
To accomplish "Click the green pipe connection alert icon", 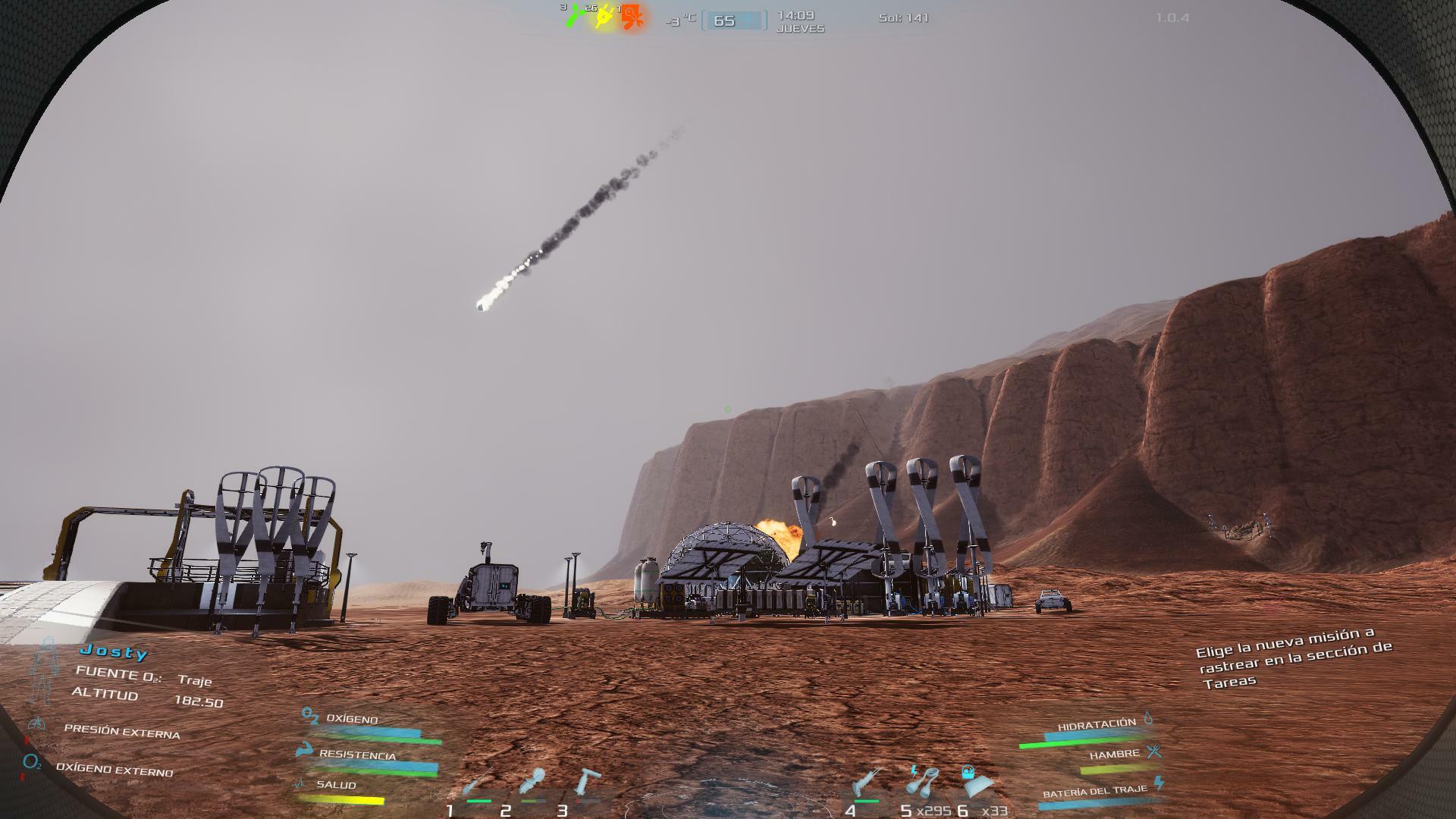I will click(576, 16).
